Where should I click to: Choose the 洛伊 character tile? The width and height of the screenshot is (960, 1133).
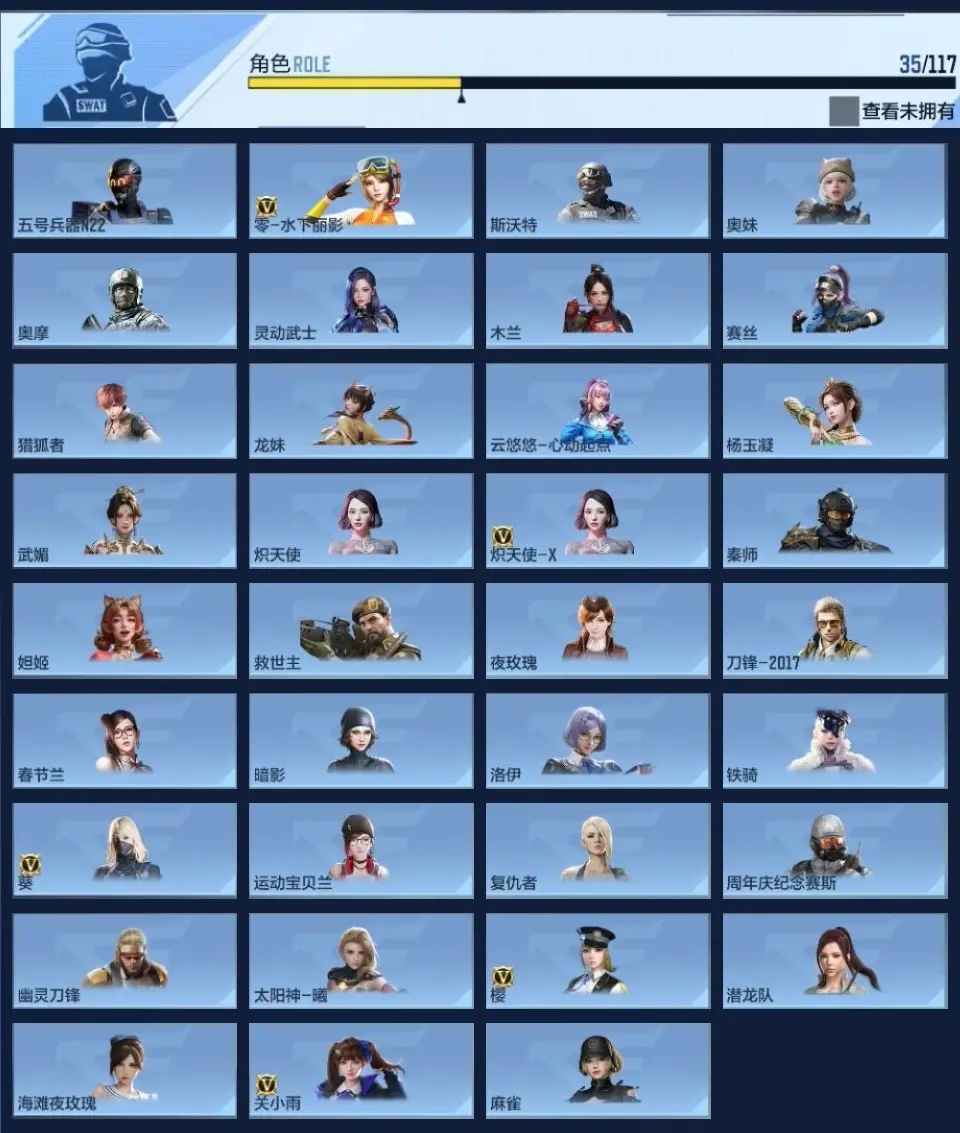598,741
